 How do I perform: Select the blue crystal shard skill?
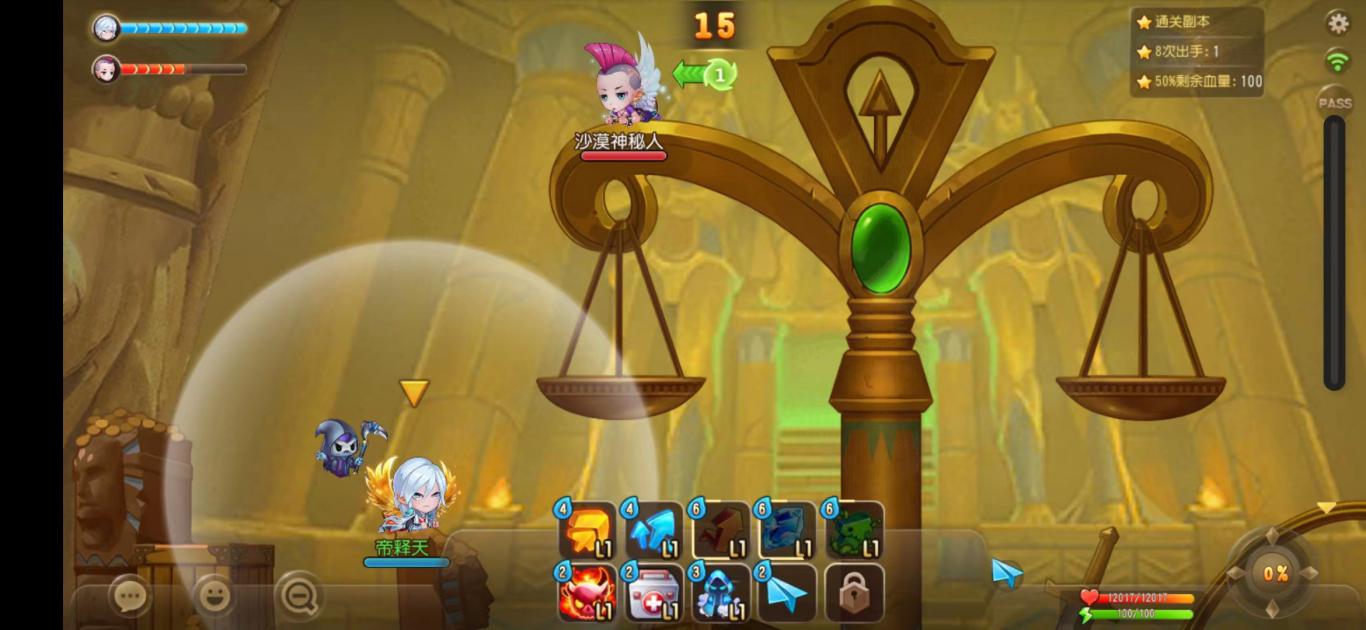click(x=787, y=531)
